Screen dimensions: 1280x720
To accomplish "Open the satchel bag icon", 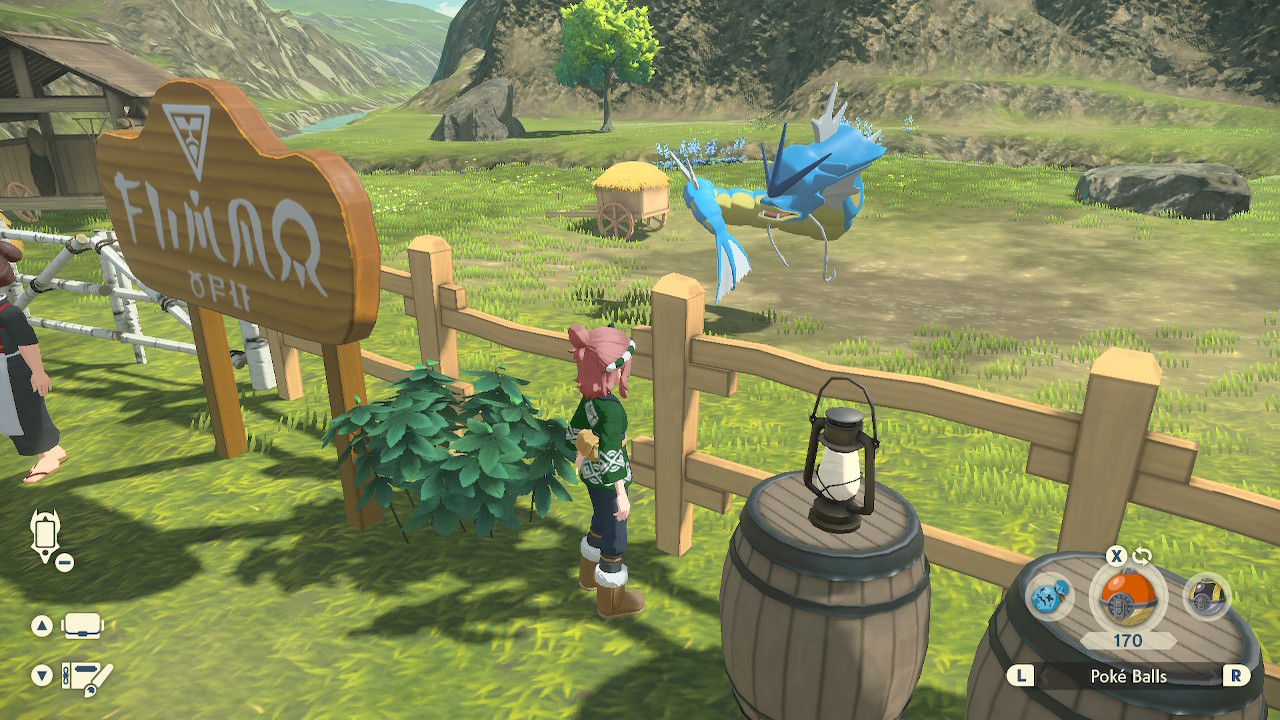I will (83, 627).
